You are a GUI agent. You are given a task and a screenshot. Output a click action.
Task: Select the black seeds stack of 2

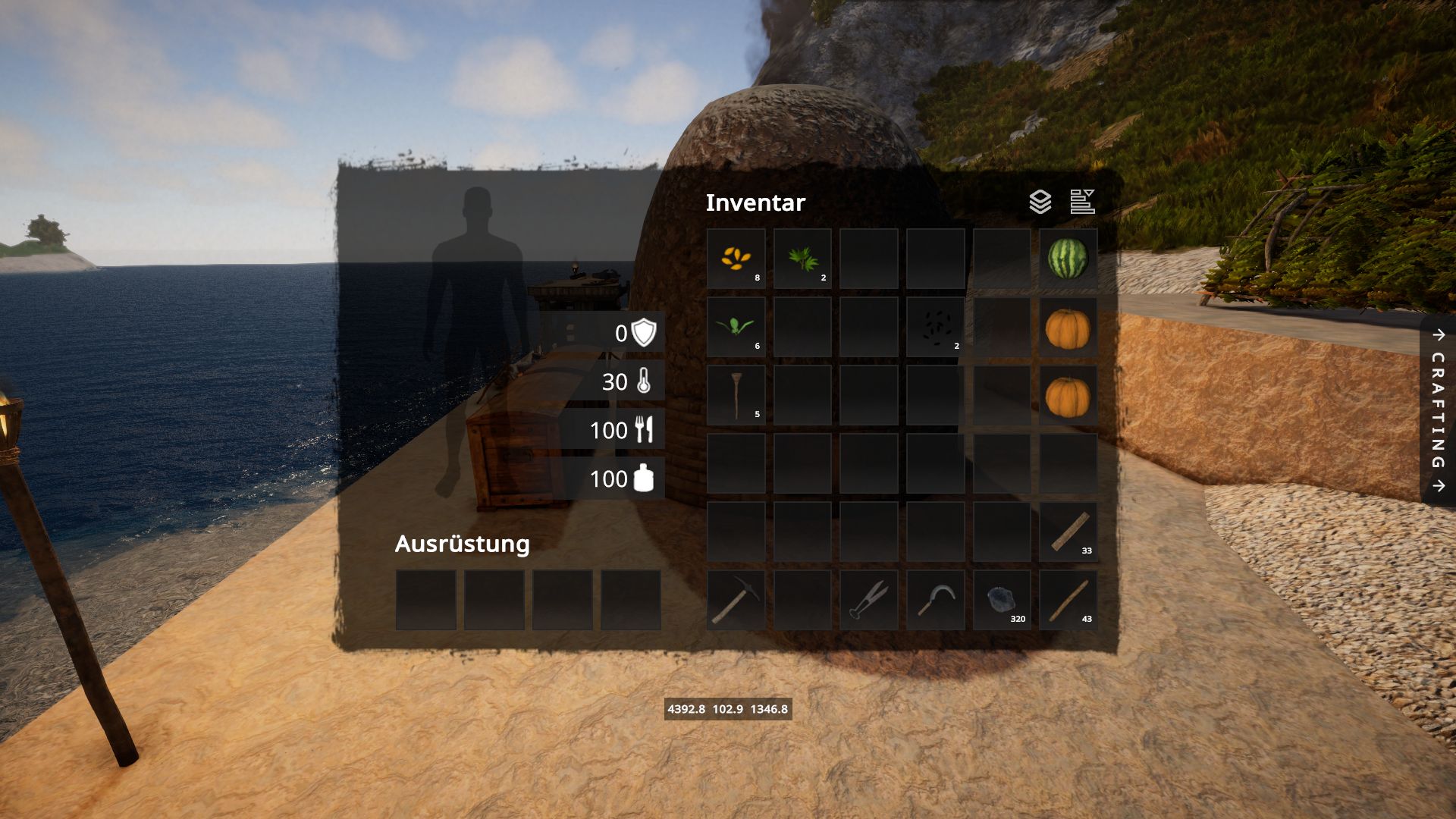pos(935,327)
